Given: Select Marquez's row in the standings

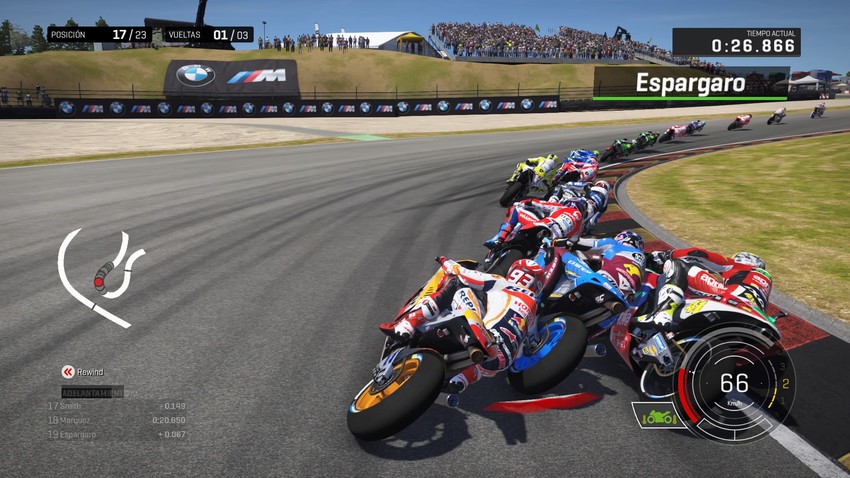Looking at the screenshot, I should click(x=116, y=420).
